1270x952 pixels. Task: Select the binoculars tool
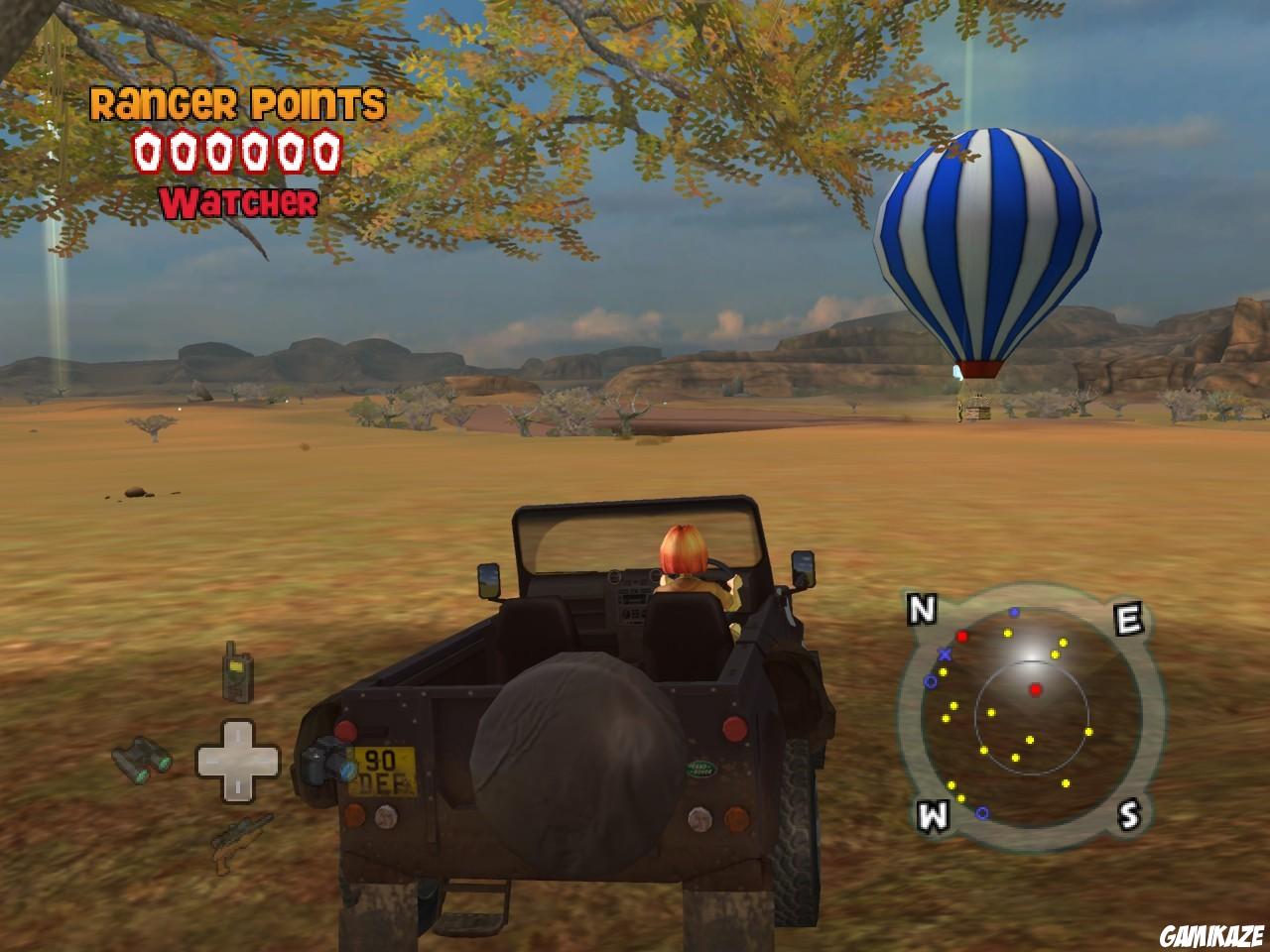[x=143, y=759]
